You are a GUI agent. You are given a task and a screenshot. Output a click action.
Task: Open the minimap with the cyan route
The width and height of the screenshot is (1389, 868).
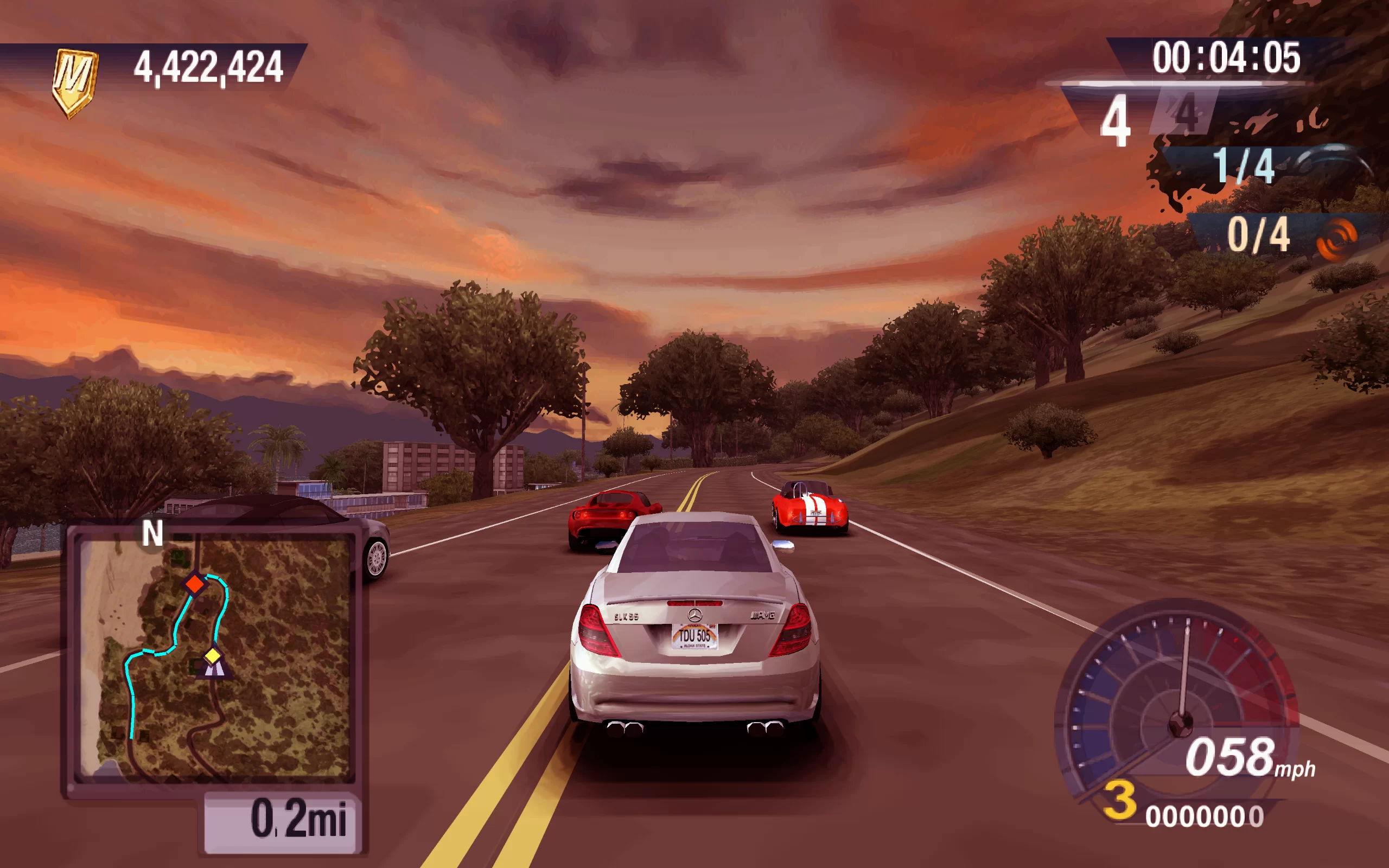(214, 658)
